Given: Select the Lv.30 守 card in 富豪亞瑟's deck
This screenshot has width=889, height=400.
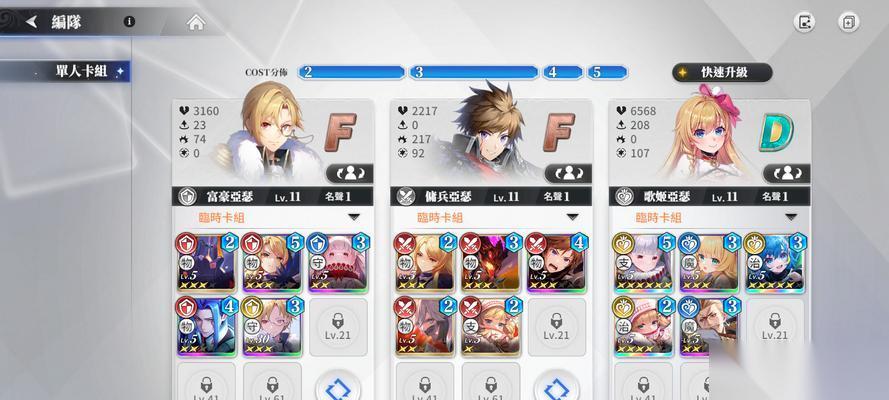Looking at the screenshot, I should coord(271,325).
